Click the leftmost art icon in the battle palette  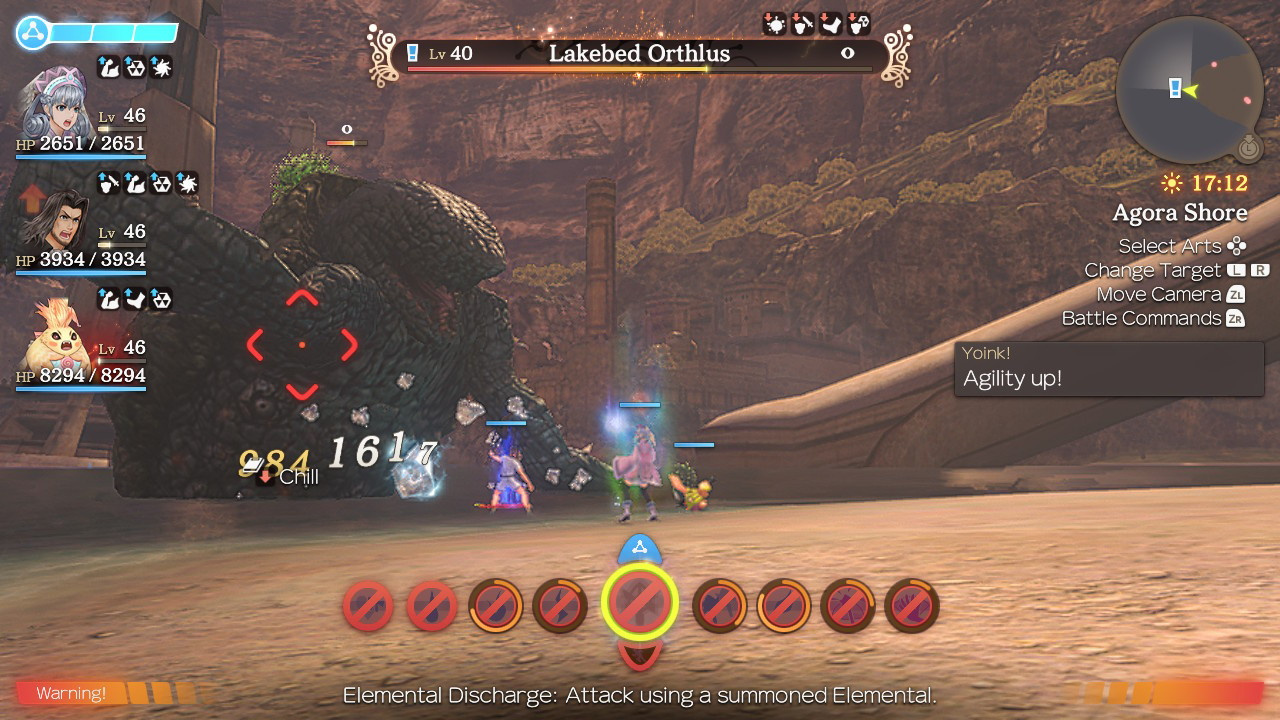(368, 605)
